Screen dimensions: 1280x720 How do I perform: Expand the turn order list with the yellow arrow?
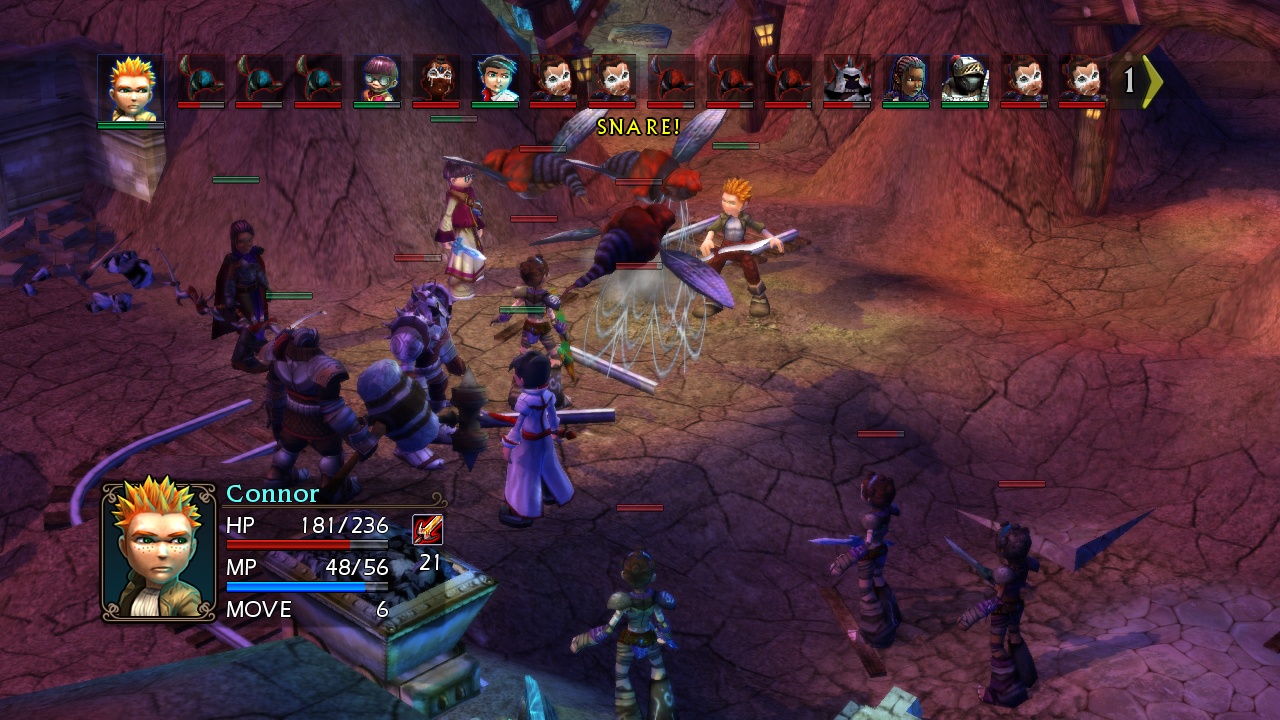(1152, 83)
